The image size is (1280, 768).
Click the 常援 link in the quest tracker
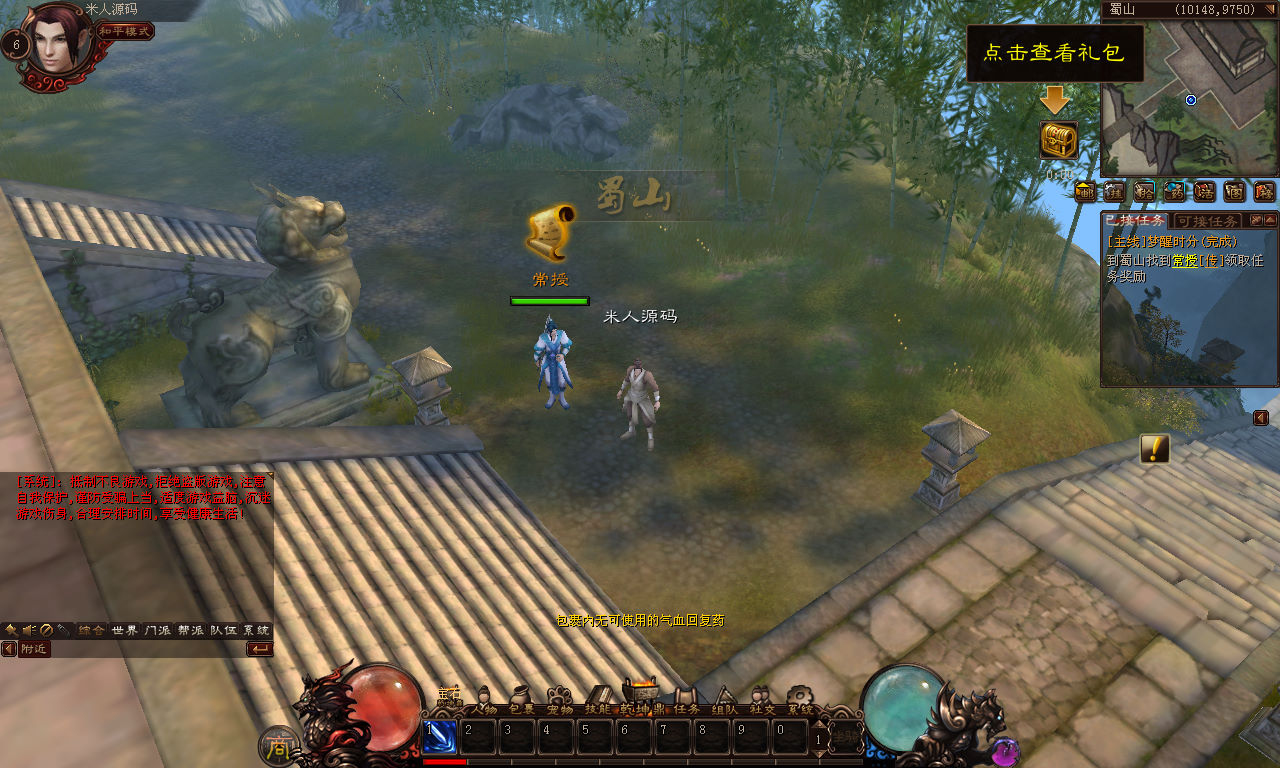[1185, 260]
